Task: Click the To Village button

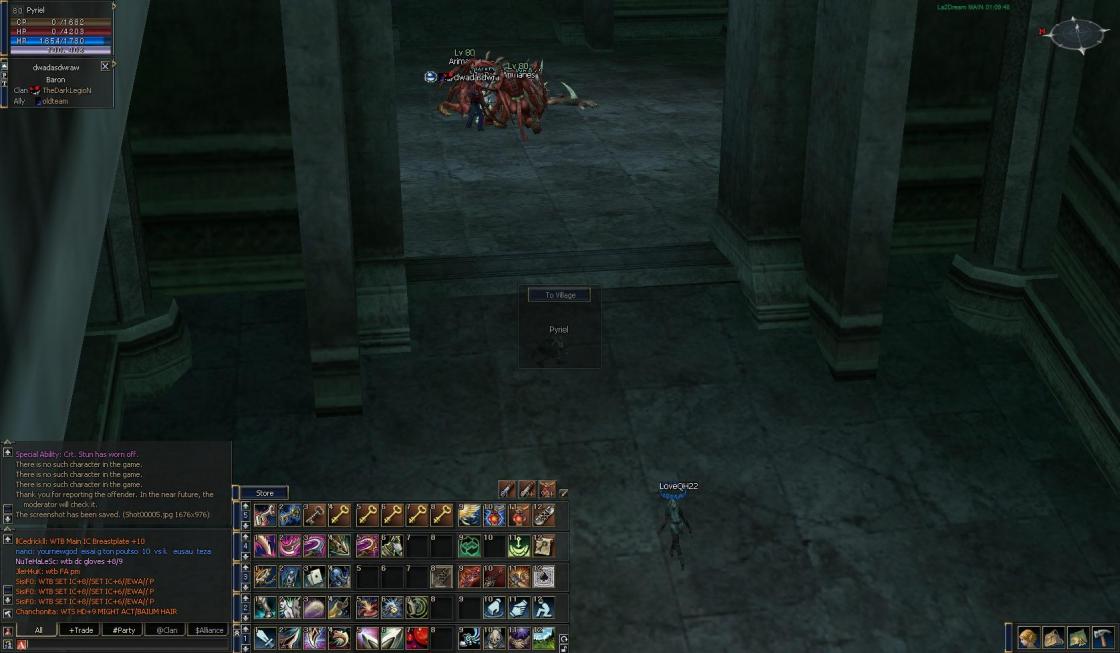Action: [x=559, y=295]
